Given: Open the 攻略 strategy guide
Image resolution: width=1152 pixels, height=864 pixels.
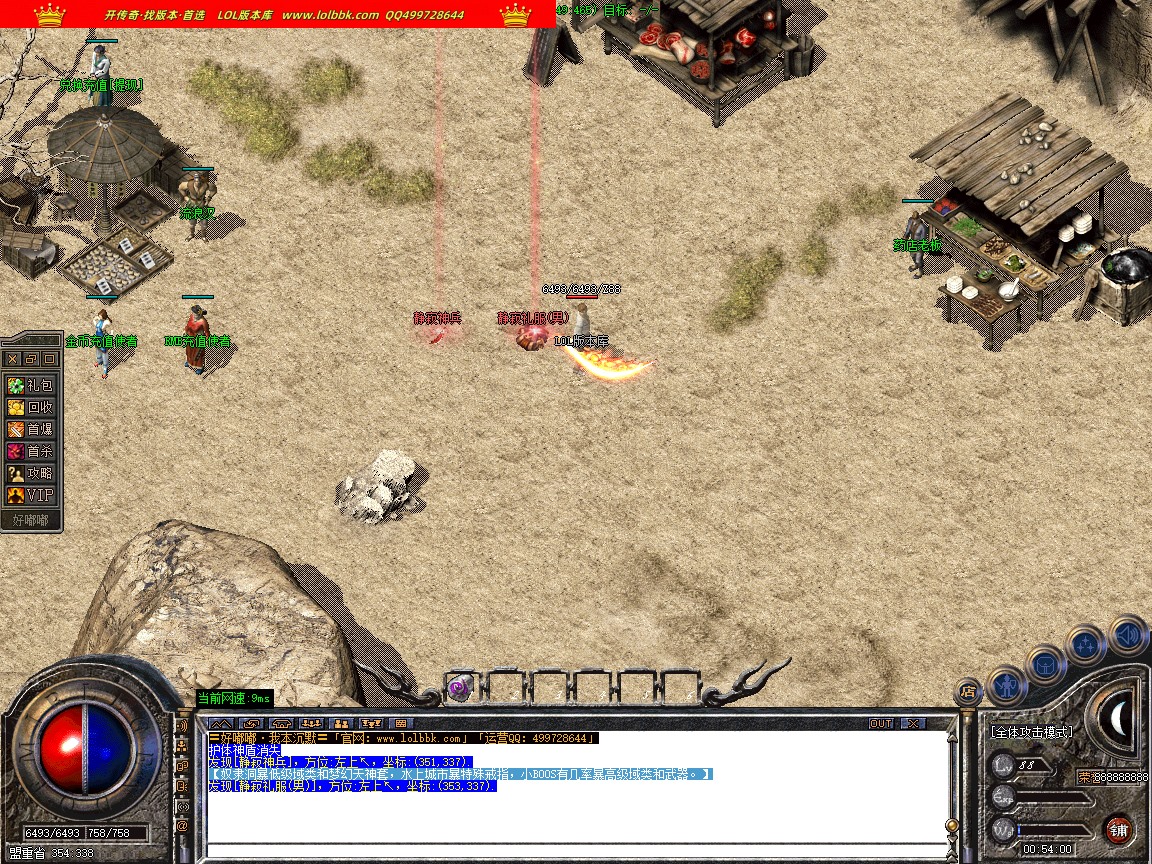Looking at the screenshot, I should (31, 473).
